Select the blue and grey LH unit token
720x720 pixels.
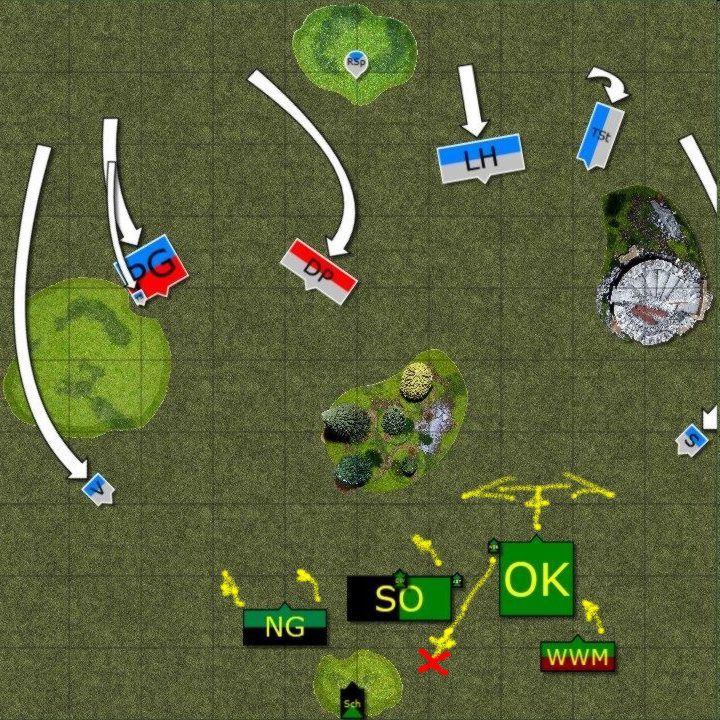tap(481, 157)
